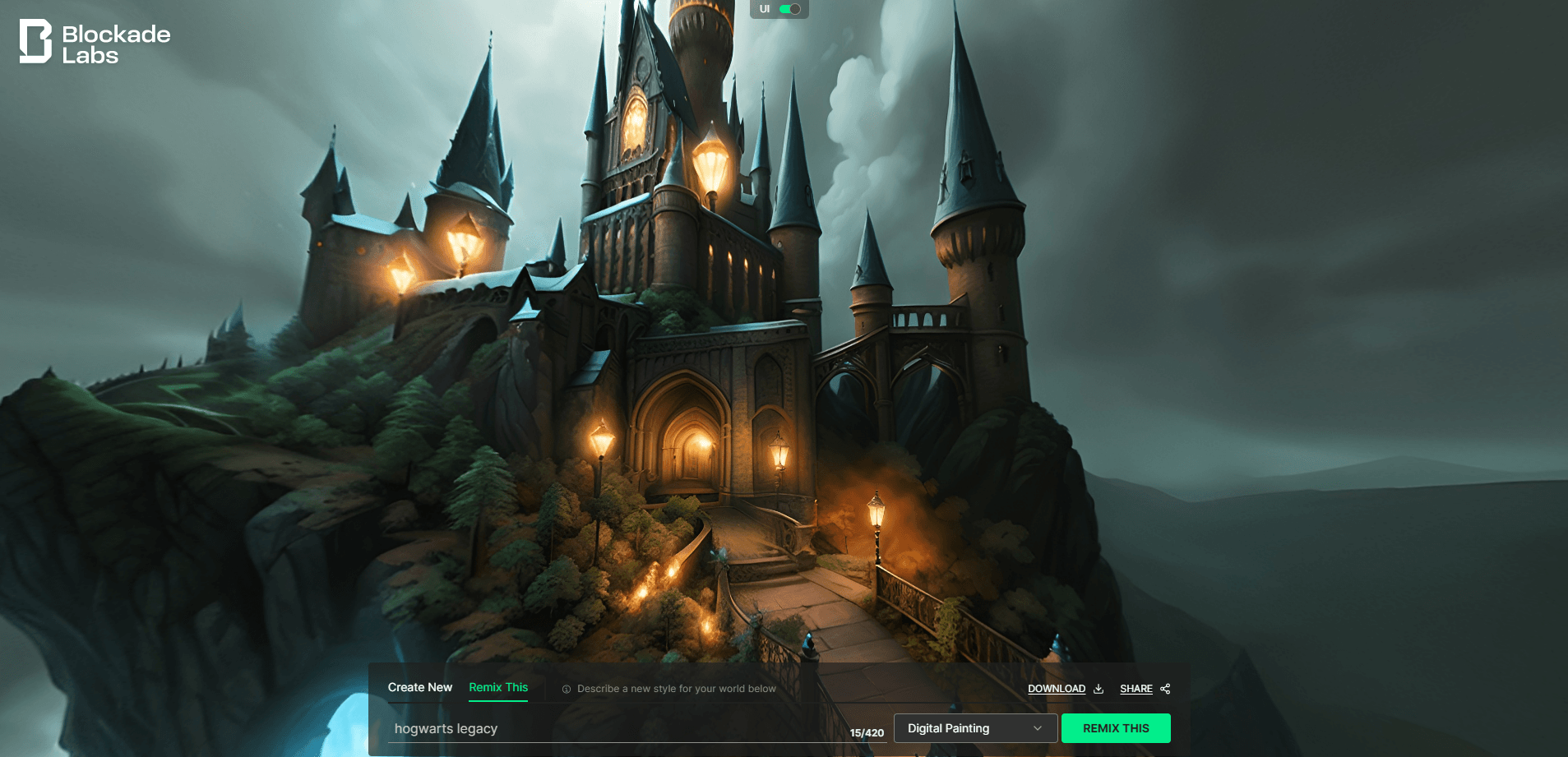The image size is (1568, 757).
Task: Focus the hogwarts legacy prompt field
Action: click(x=617, y=728)
